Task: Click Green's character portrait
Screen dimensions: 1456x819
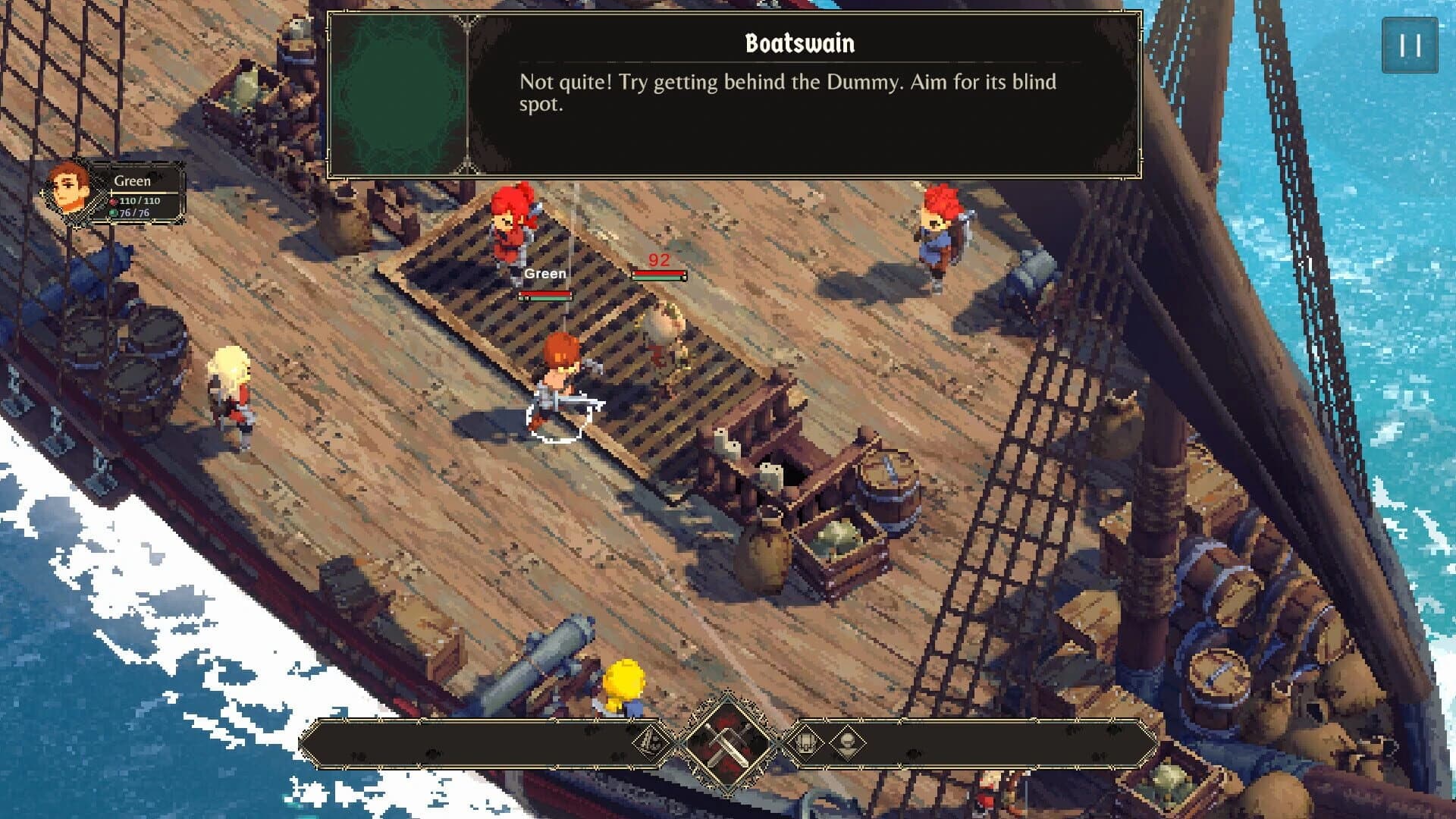Action: [x=67, y=188]
